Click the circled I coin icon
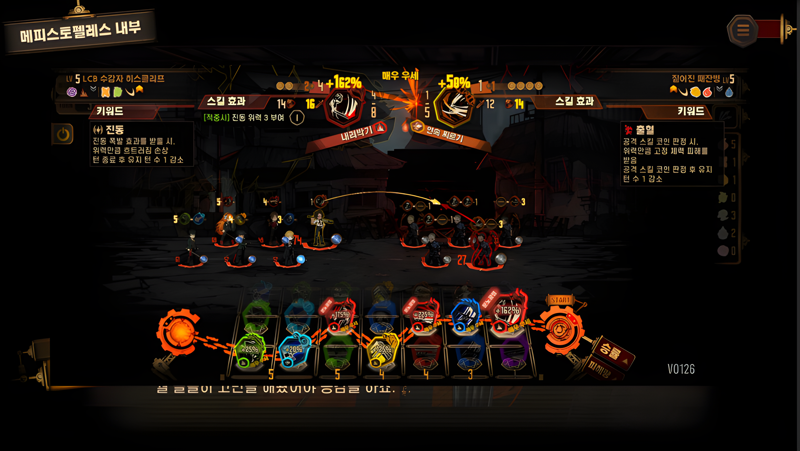The width and height of the screenshot is (800, 451). (297, 117)
